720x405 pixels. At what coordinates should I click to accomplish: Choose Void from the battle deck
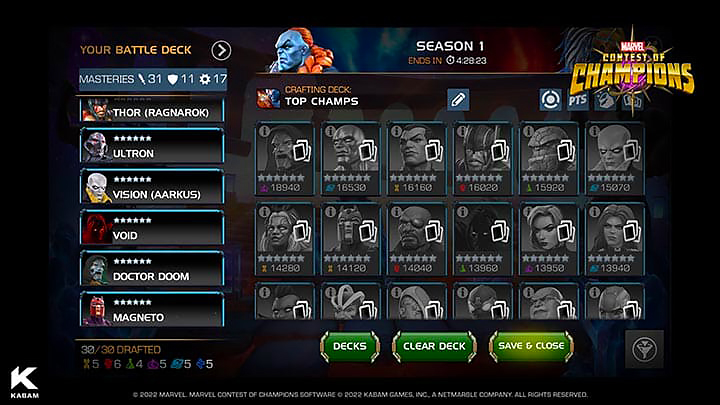click(x=152, y=228)
